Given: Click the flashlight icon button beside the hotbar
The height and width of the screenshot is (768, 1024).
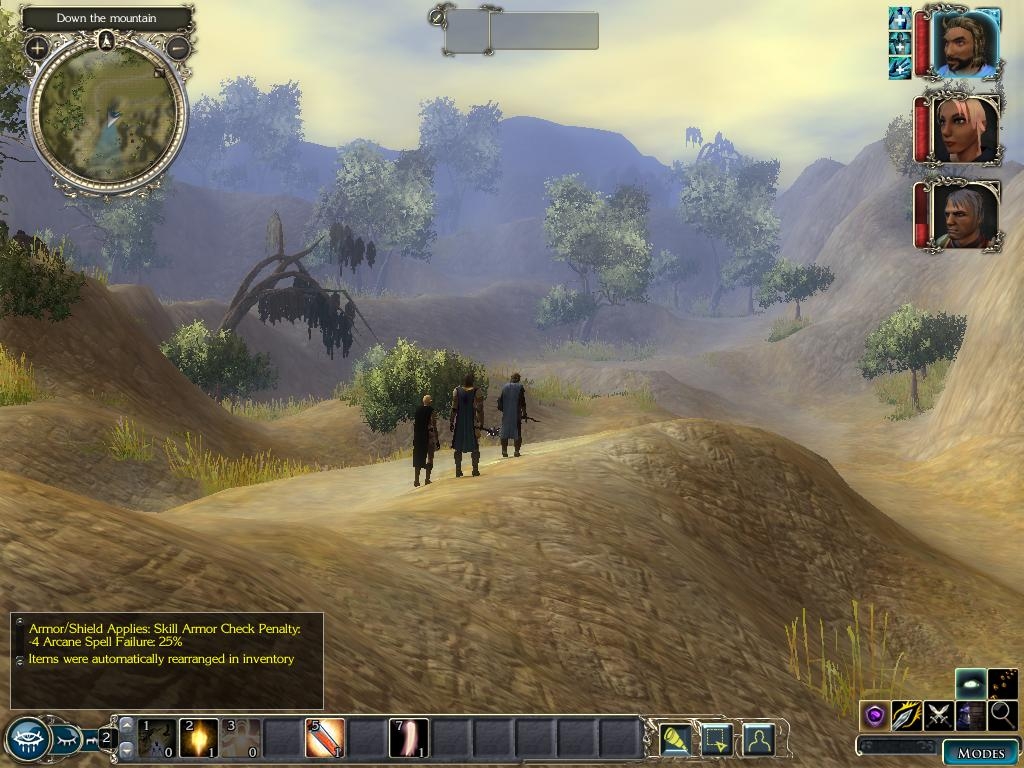Looking at the screenshot, I should (678, 739).
